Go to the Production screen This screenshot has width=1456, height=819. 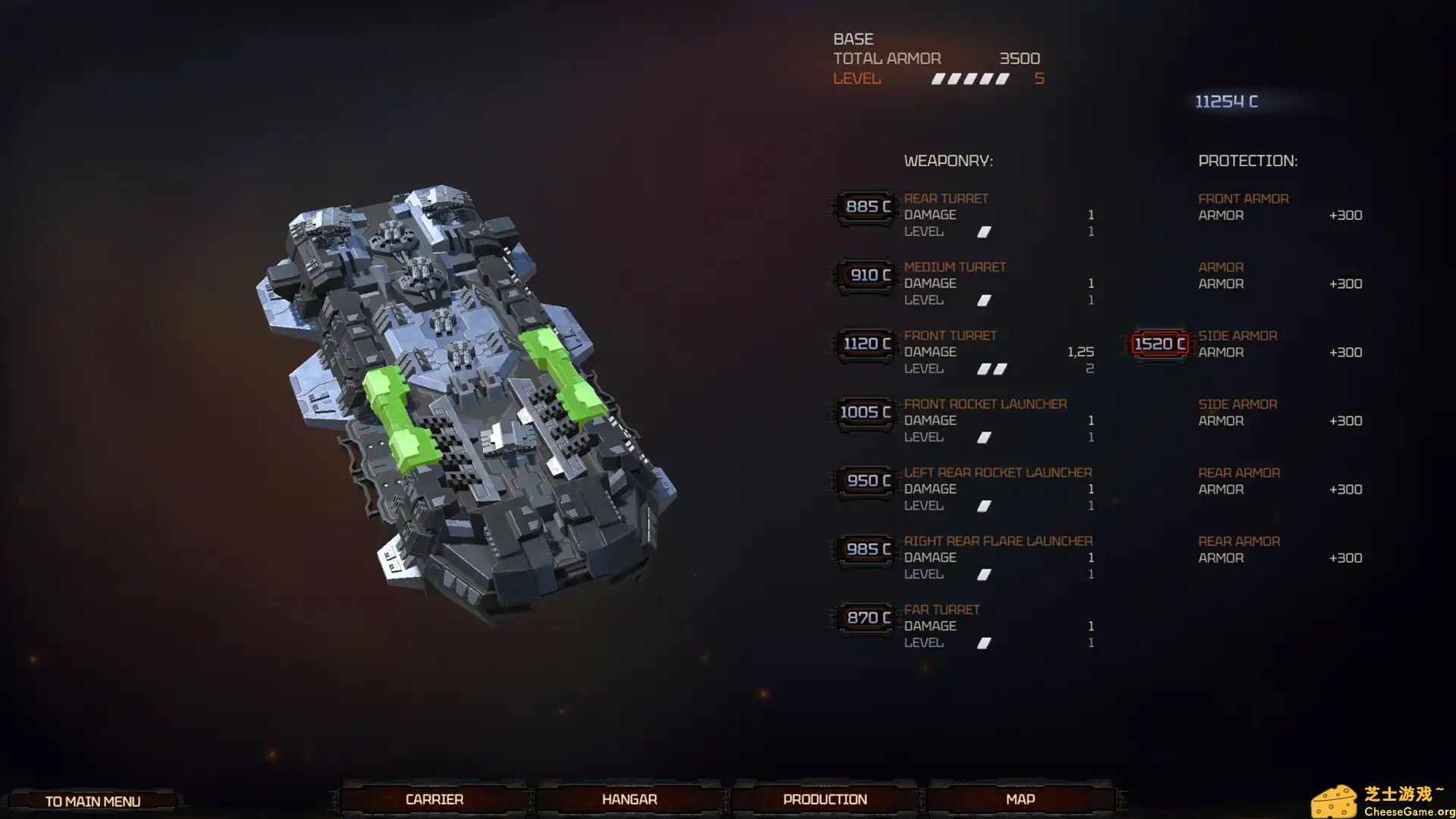825,799
